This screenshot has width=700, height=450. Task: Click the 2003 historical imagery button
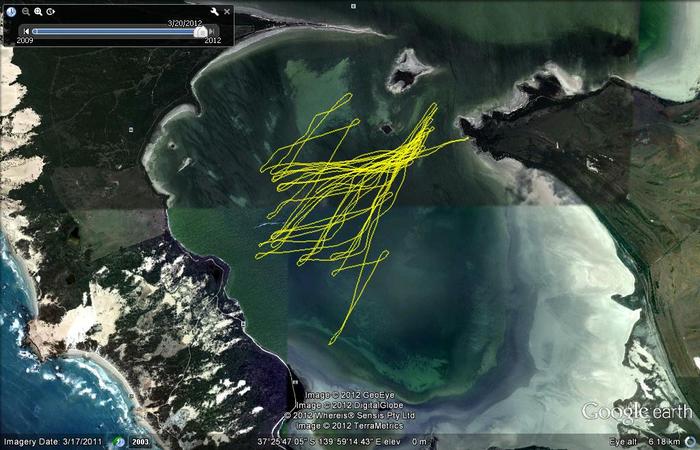point(140,441)
